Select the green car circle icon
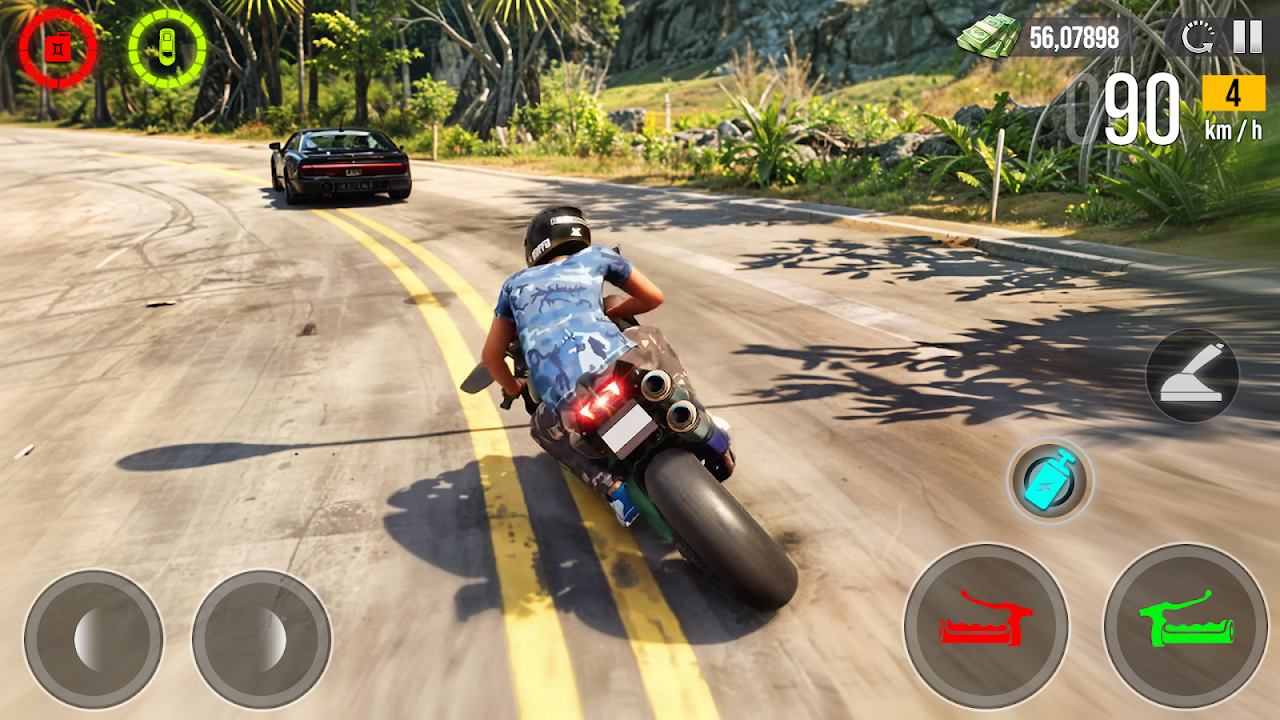The height and width of the screenshot is (720, 1280). pos(167,48)
